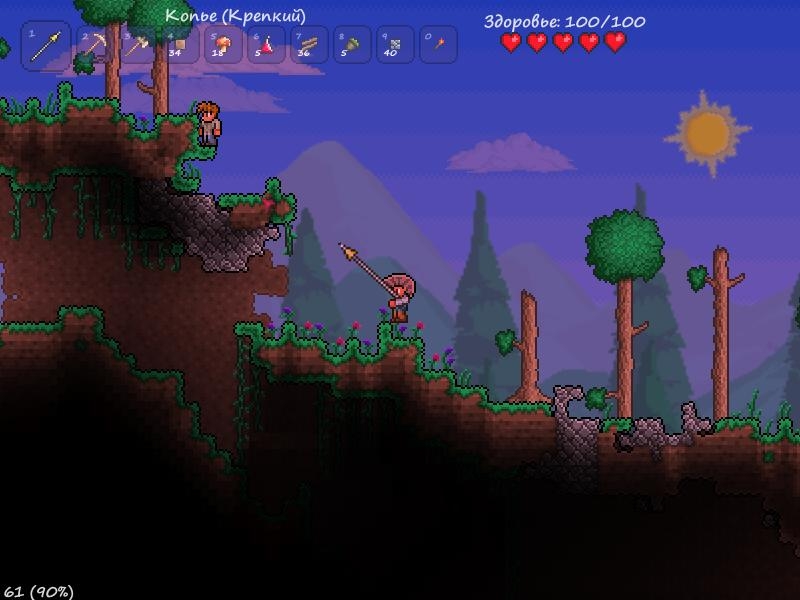Viewport: 800px width, 600px height.
Task: Select the red healing potion slot
Action: tap(267, 46)
